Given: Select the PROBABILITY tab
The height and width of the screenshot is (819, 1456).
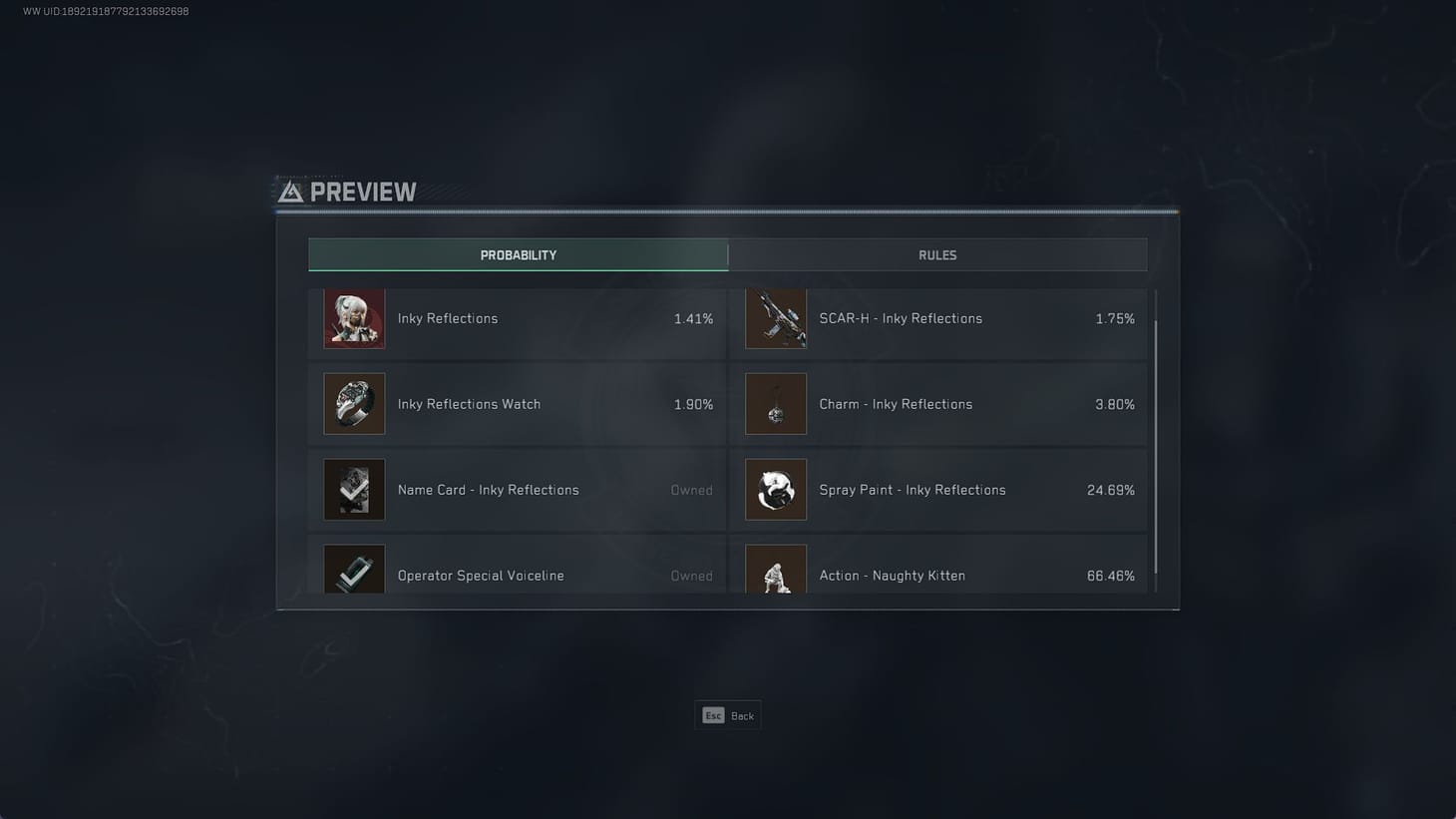Looking at the screenshot, I should (x=518, y=254).
